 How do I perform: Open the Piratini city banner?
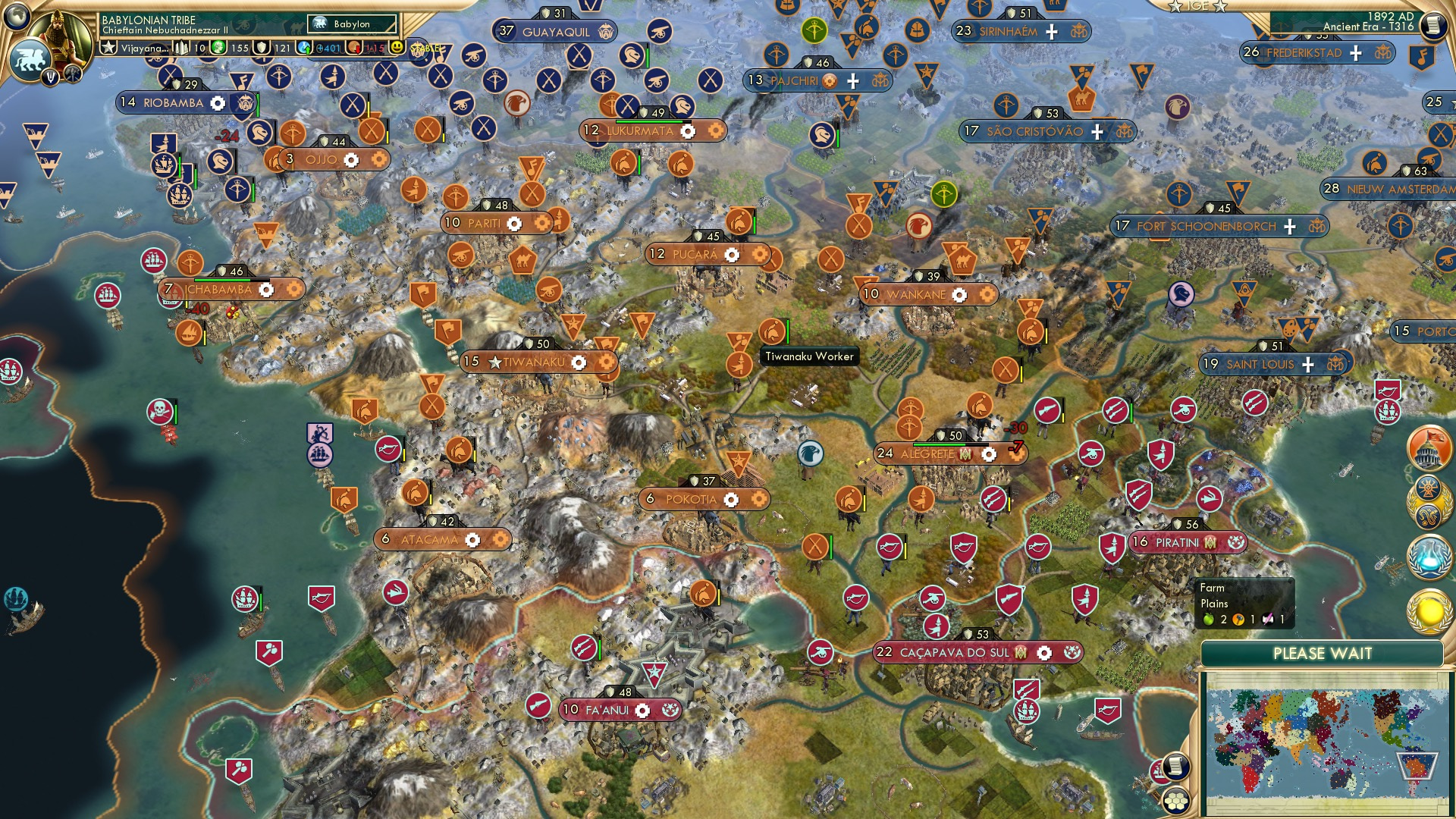coord(1177,543)
